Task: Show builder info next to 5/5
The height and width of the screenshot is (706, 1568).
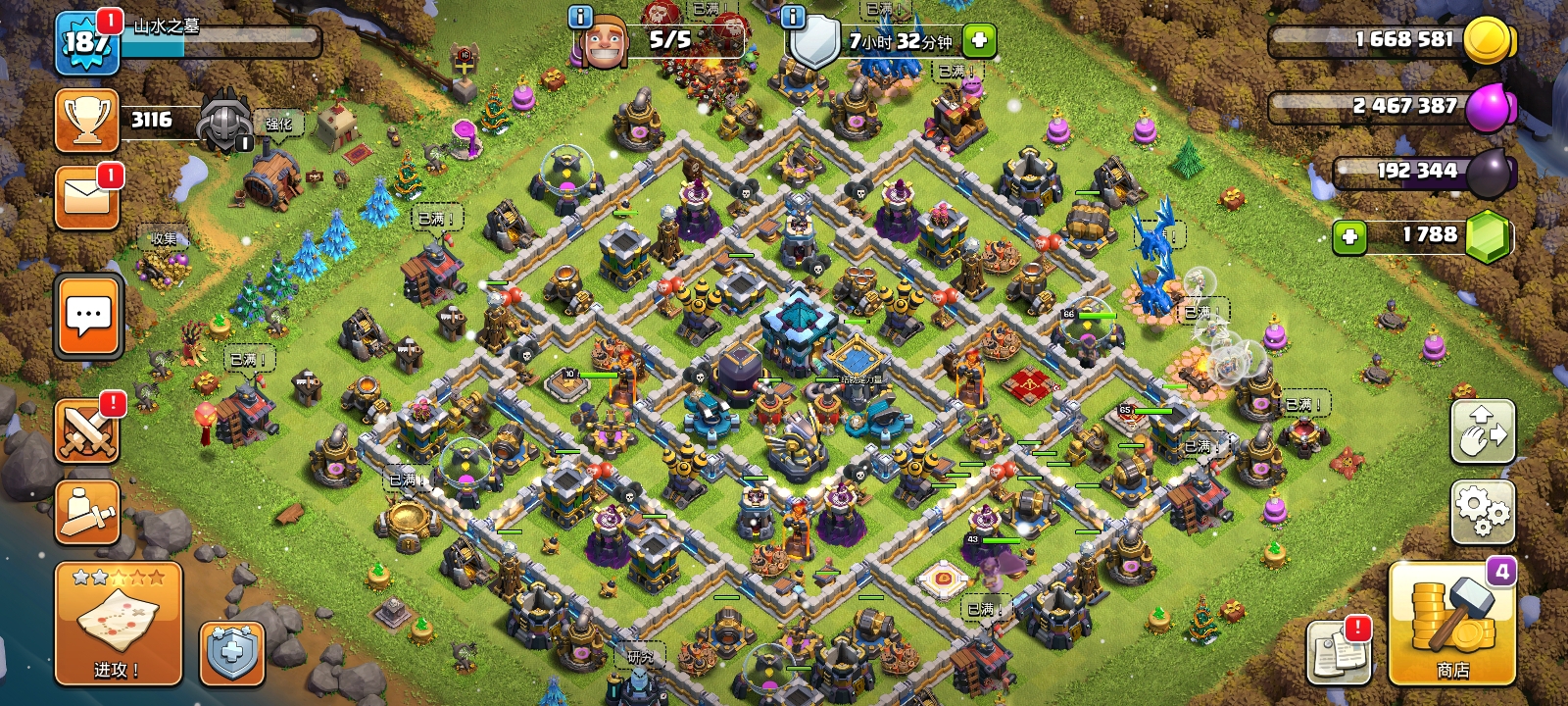Action: click(x=580, y=17)
